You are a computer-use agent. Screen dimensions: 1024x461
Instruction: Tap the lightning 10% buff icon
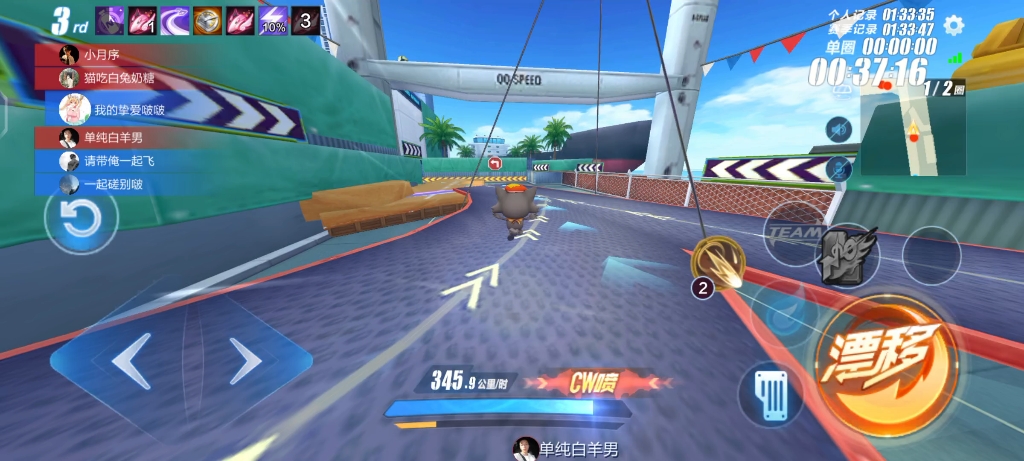tap(274, 20)
